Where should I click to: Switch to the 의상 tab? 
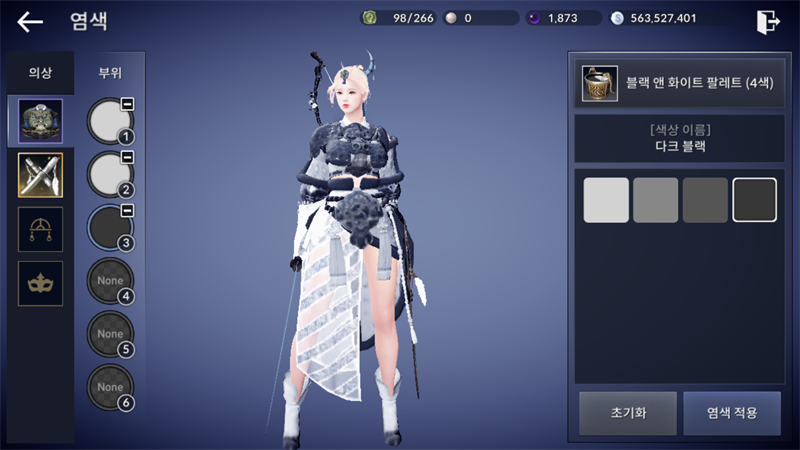click(40, 72)
